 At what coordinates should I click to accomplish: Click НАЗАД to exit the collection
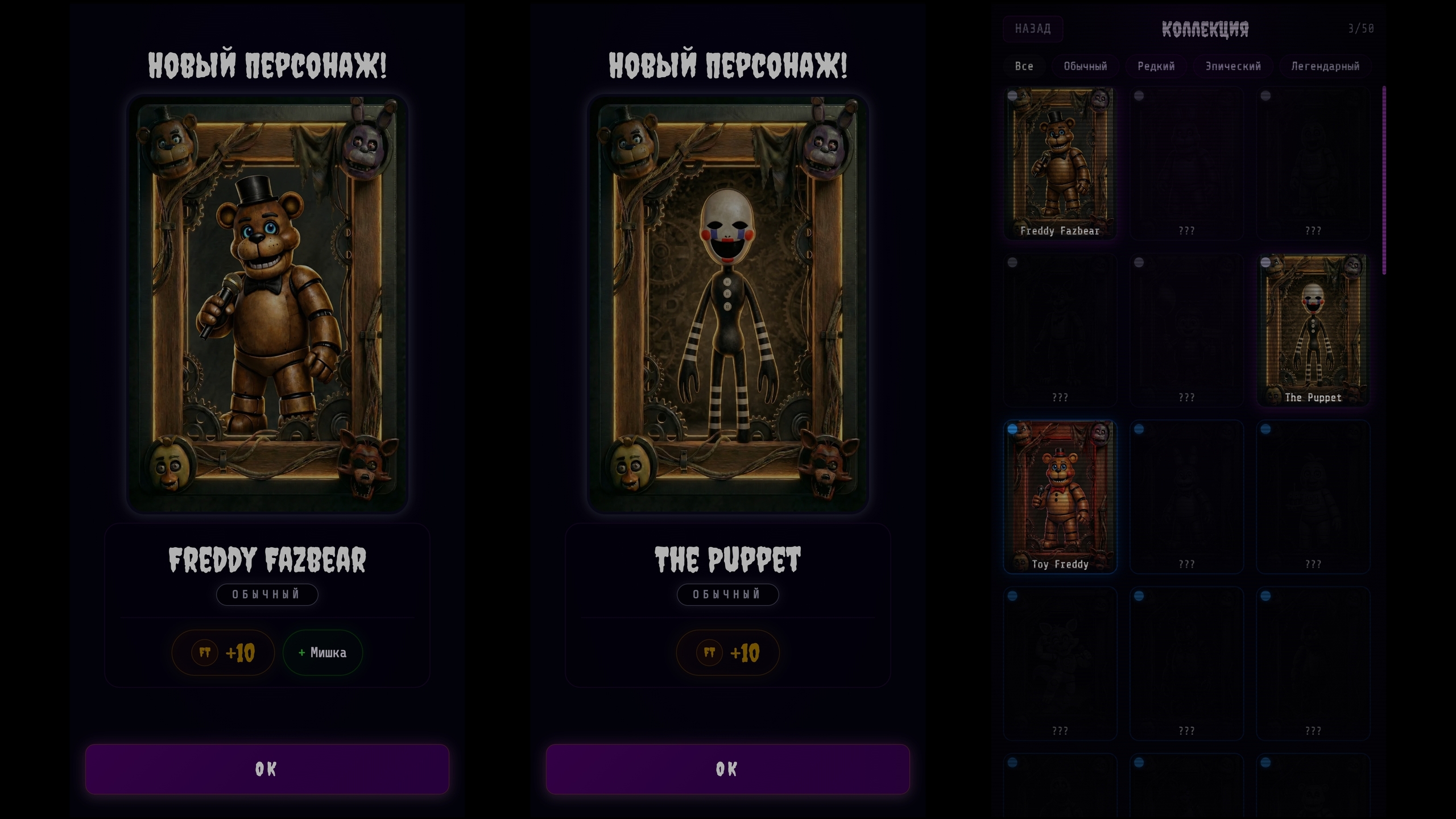1033,28
